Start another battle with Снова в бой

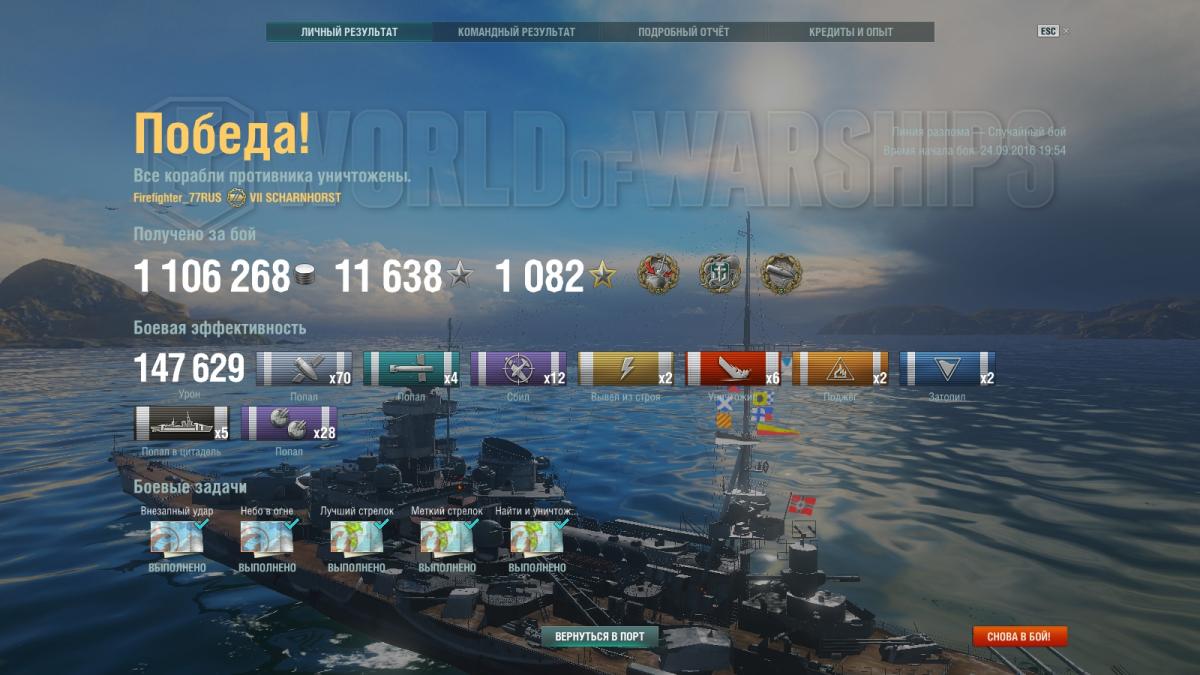click(1019, 636)
